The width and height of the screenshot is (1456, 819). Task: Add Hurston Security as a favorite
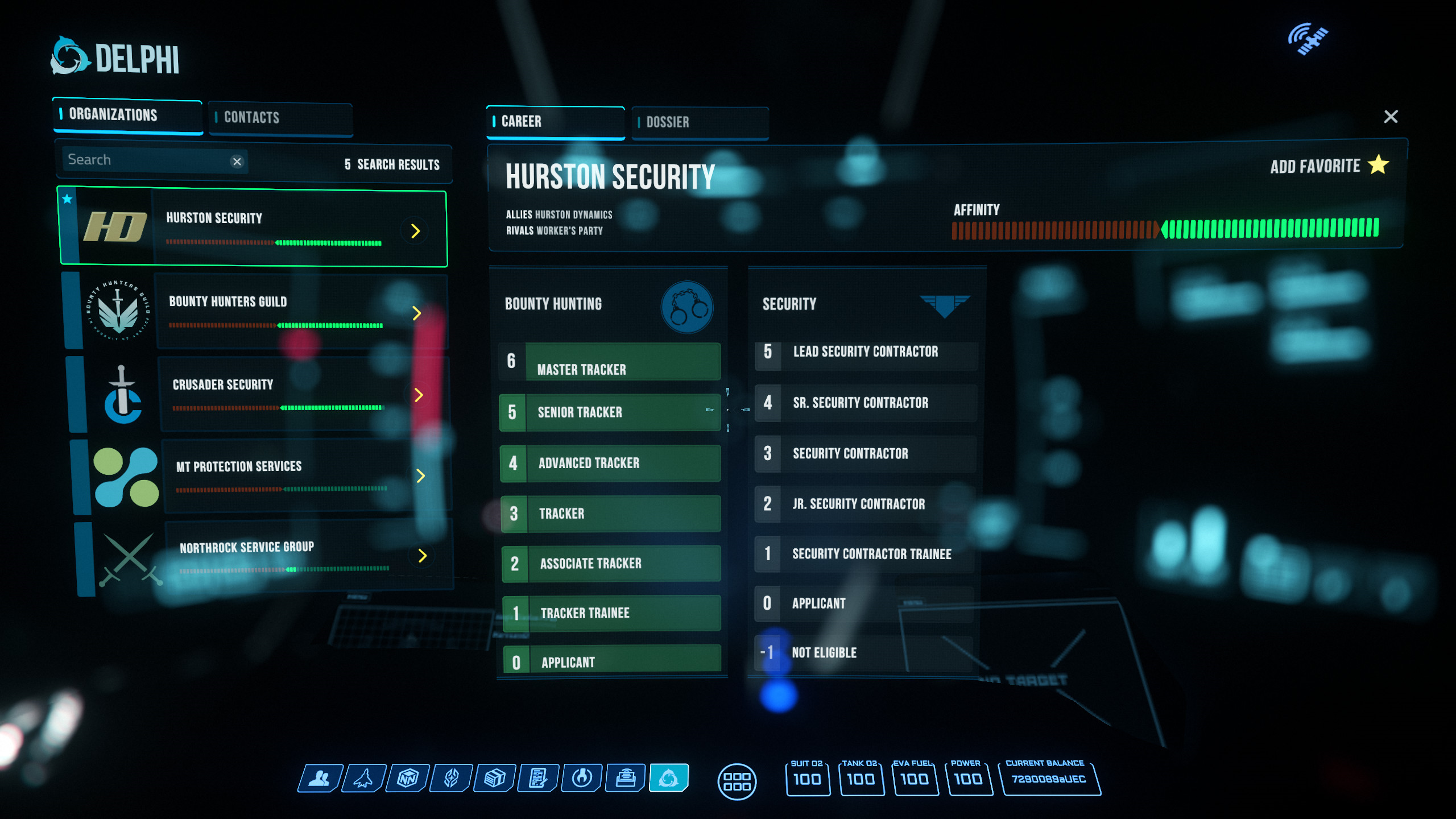[1329, 166]
